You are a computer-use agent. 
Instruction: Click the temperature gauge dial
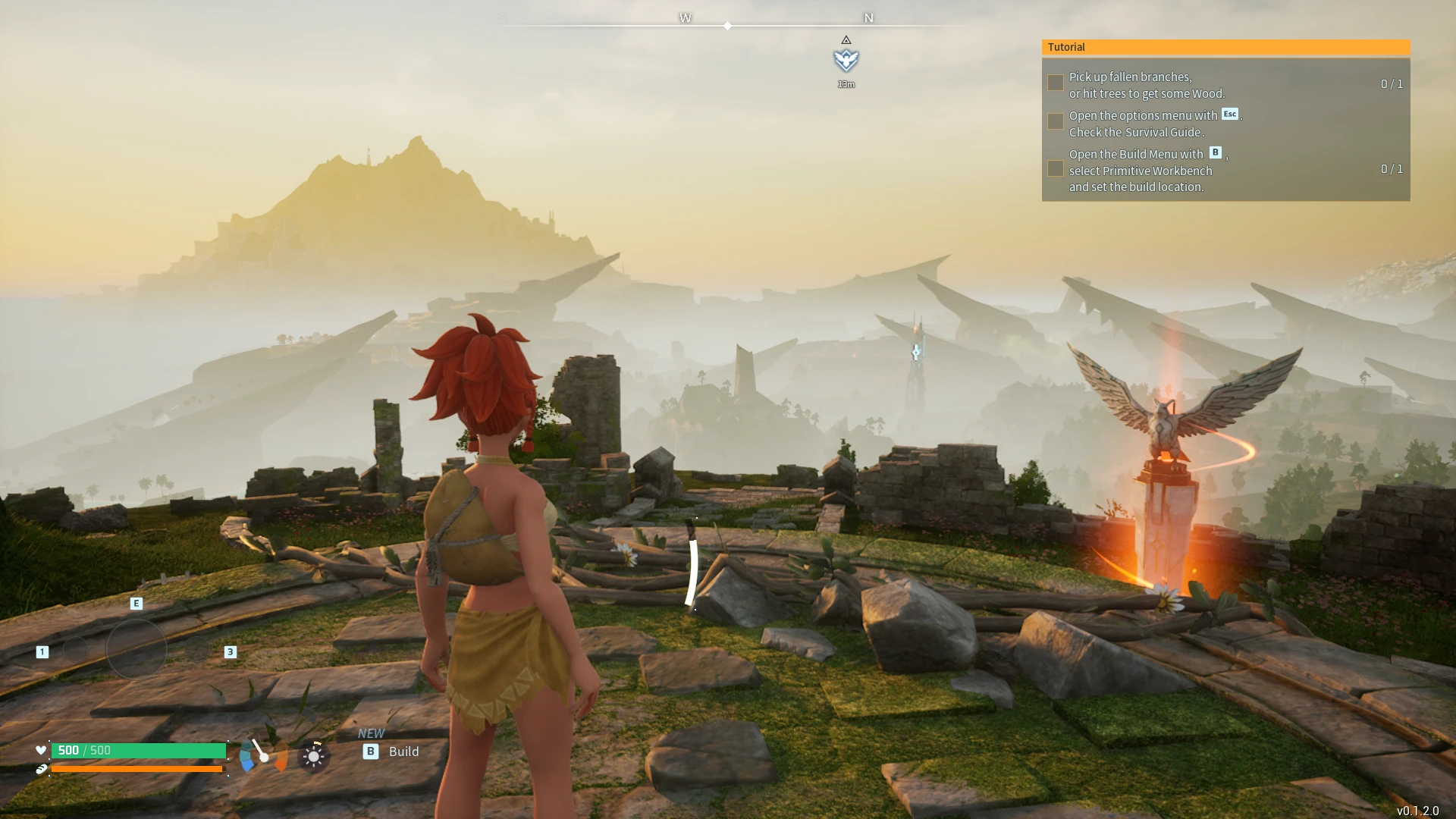pos(263,755)
